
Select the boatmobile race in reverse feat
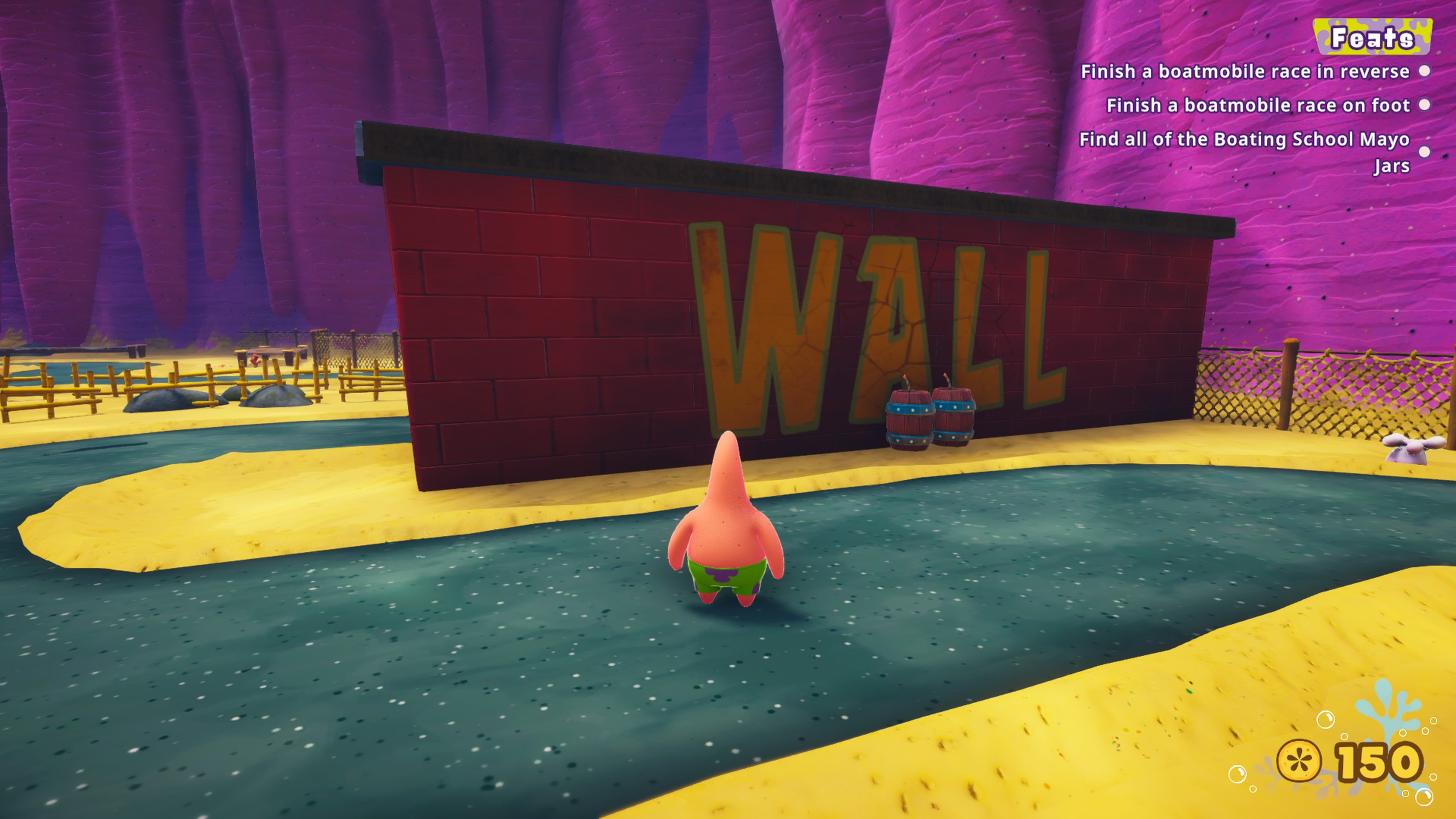tap(1244, 72)
